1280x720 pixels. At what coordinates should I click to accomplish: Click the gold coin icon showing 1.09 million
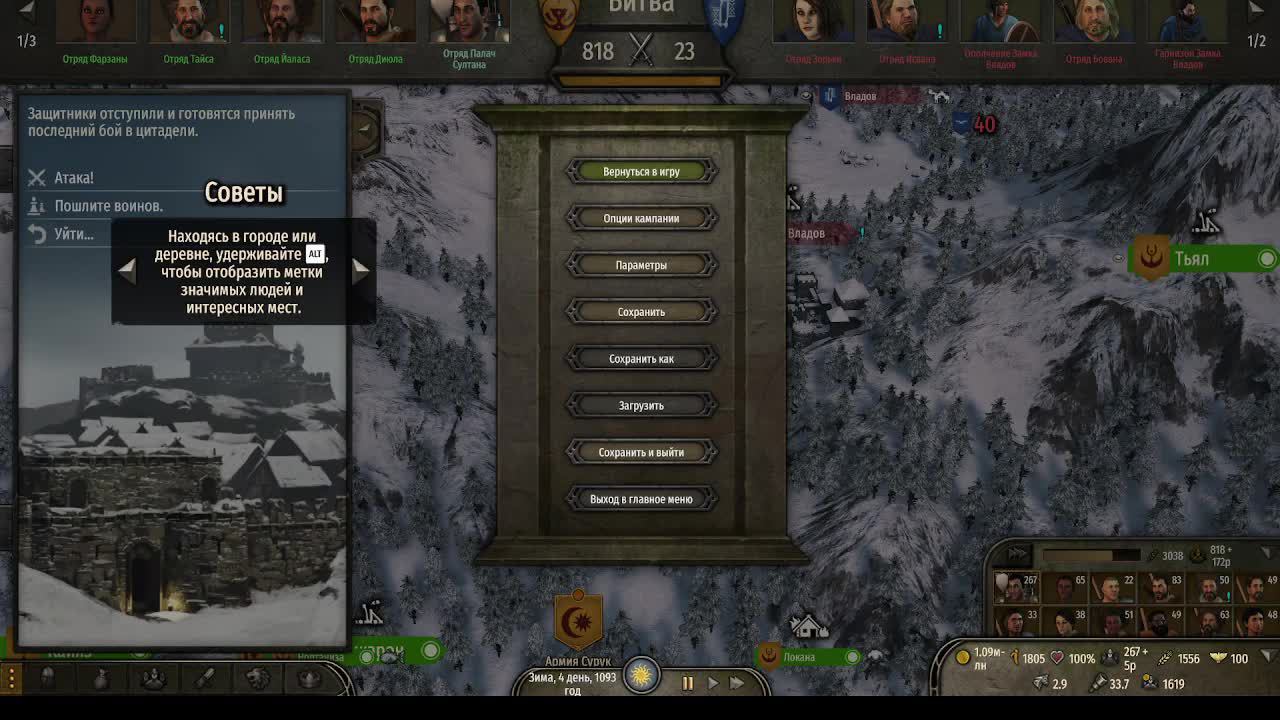963,657
